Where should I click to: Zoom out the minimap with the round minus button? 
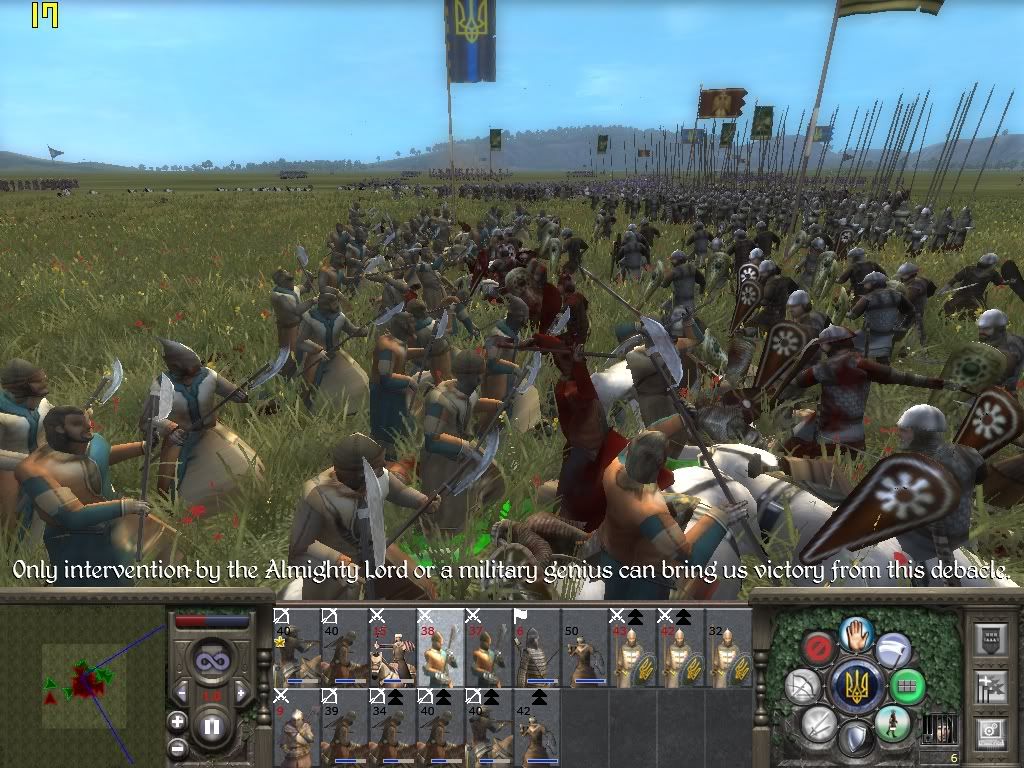click(177, 746)
